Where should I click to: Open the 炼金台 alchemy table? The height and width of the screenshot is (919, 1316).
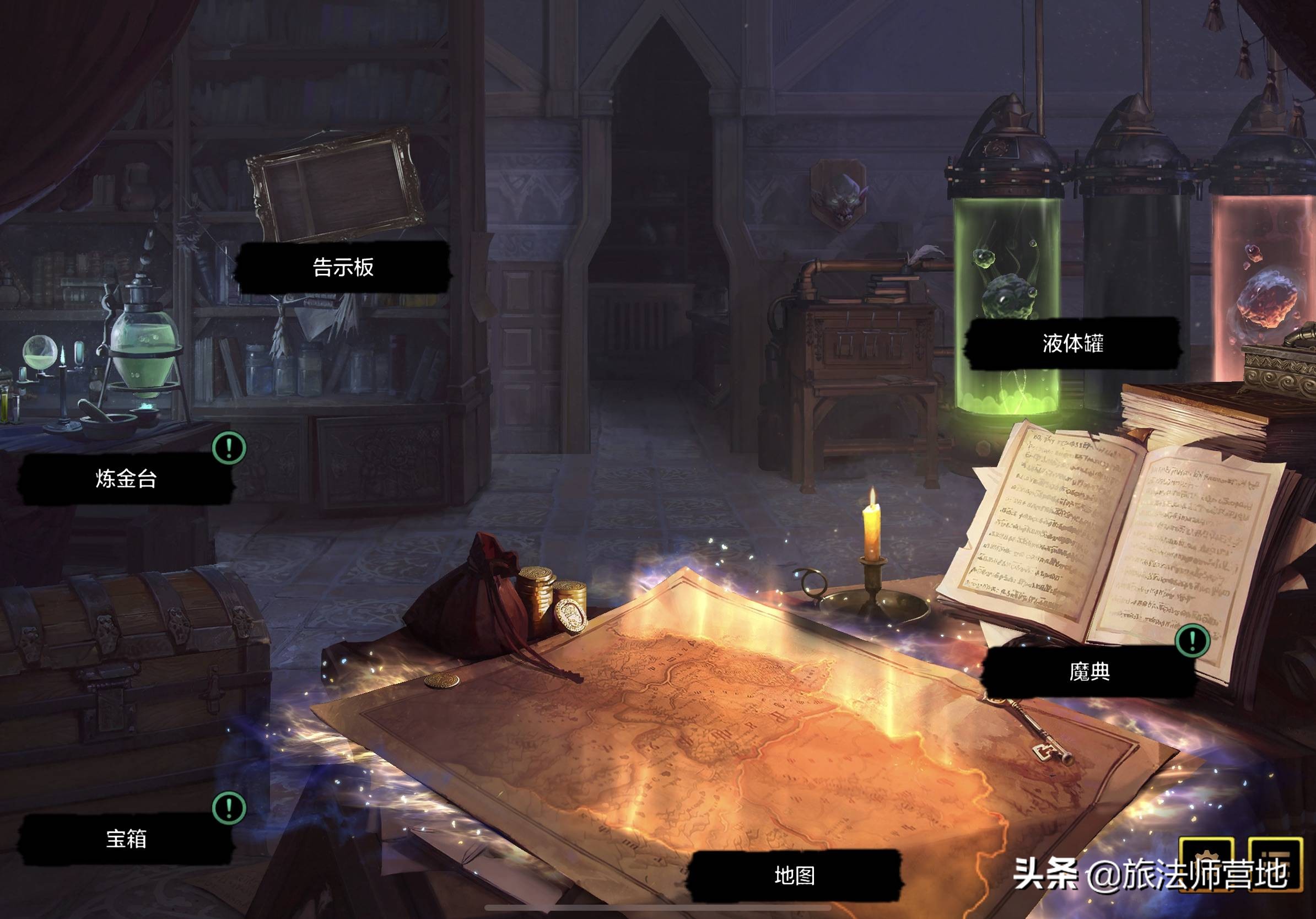click(x=126, y=479)
